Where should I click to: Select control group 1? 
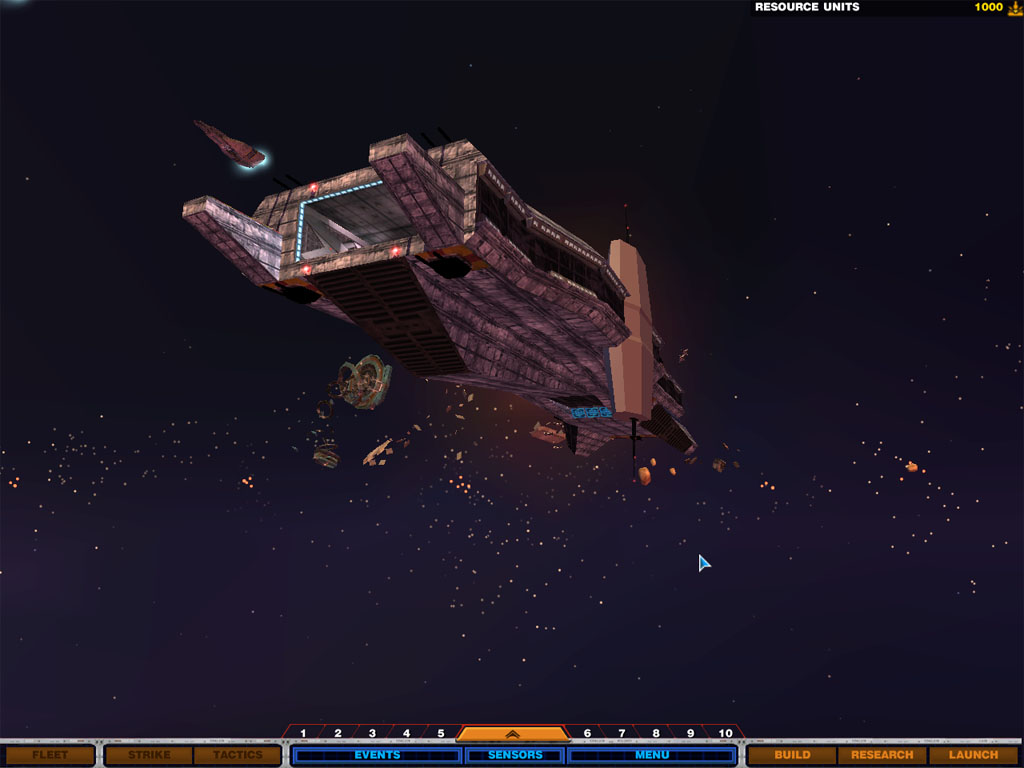(304, 733)
